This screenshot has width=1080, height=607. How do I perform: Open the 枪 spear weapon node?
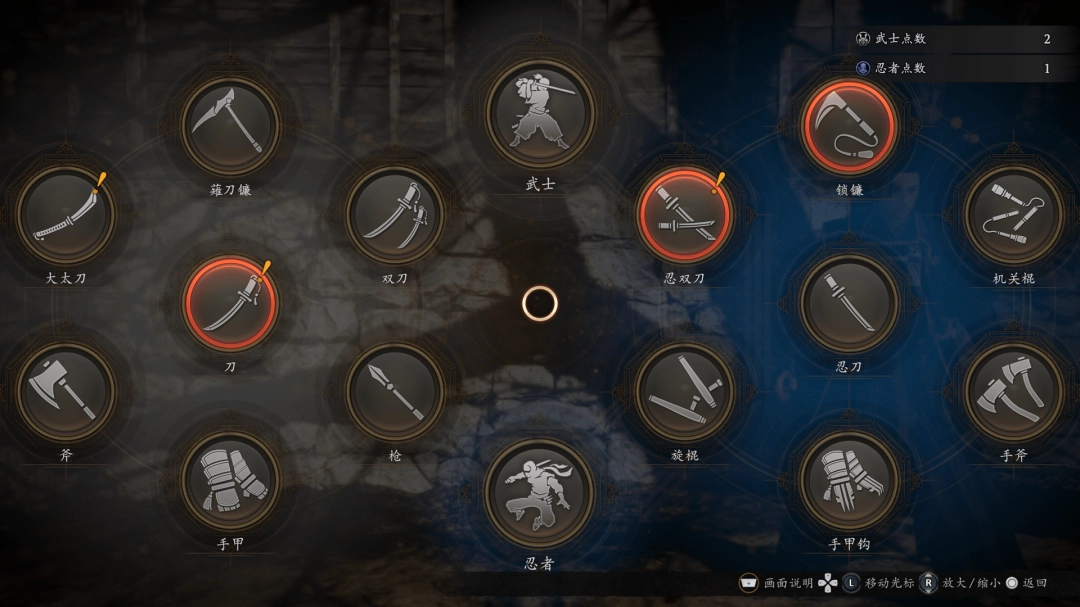[395, 391]
